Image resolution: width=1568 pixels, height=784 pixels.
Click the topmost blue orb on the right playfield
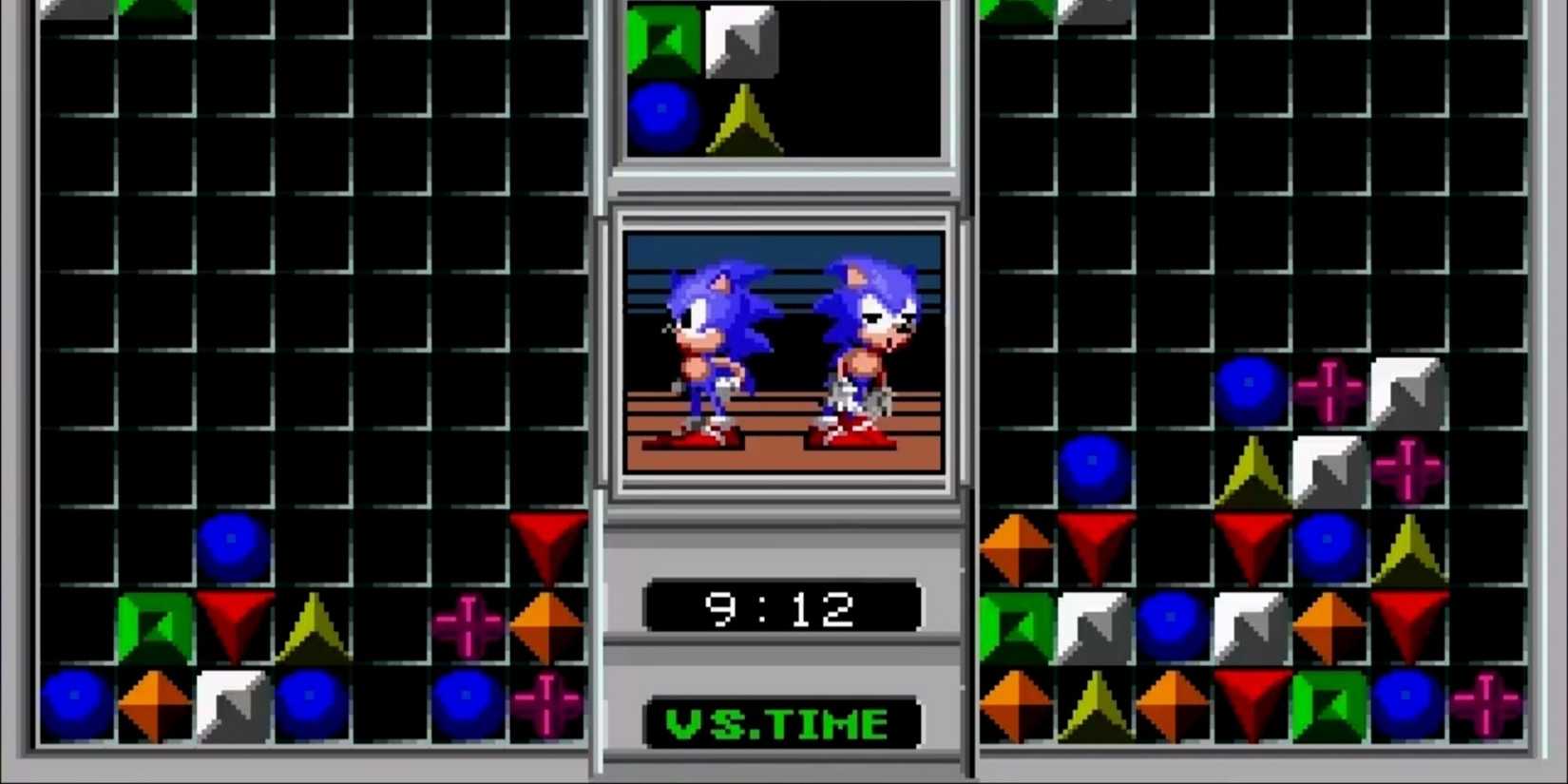[x=1252, y=387]
